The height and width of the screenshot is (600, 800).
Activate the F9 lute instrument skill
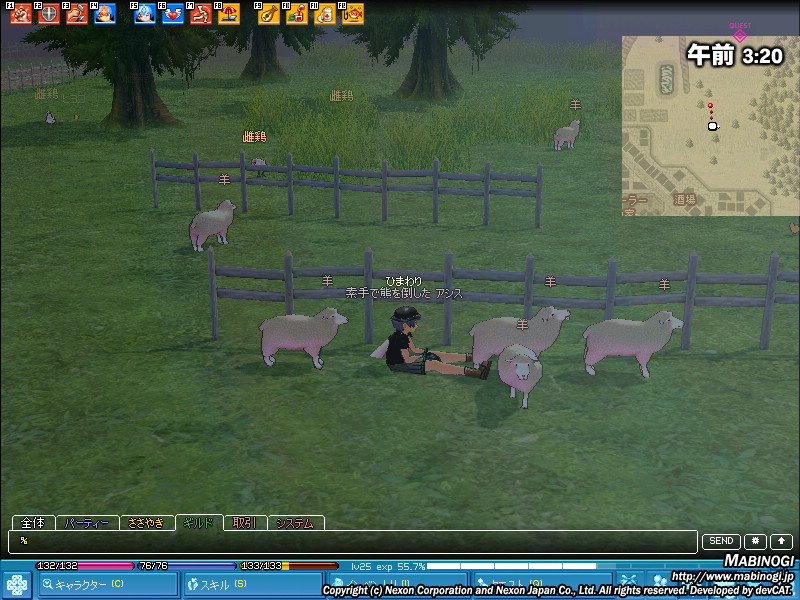(268, 14)
